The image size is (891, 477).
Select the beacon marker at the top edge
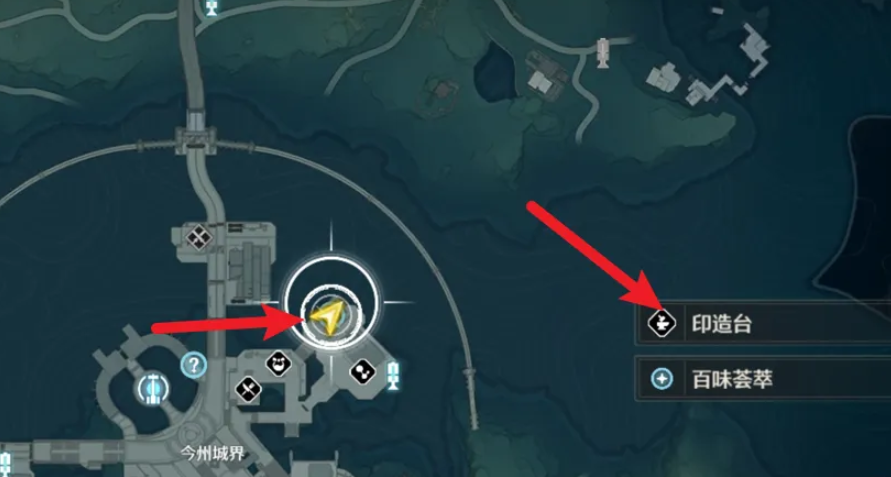coord(212,8)
